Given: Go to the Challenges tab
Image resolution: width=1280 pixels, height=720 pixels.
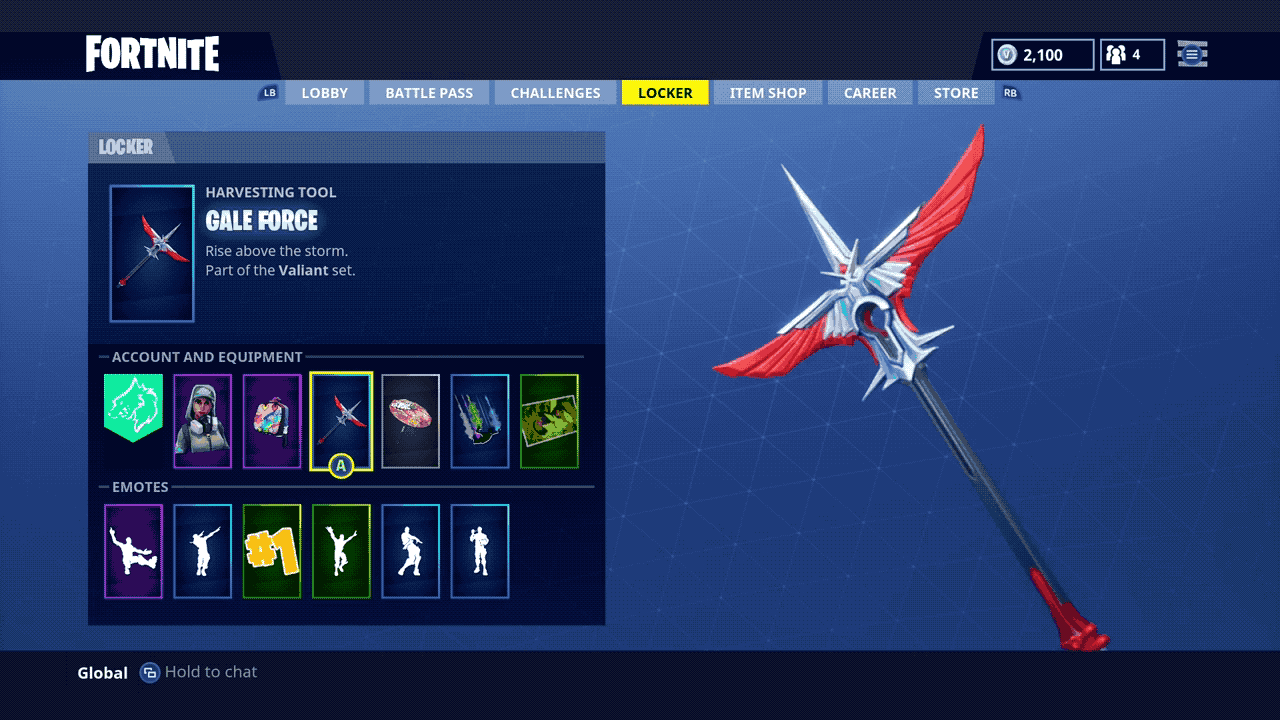Looking at the screenshot, I should (x=555, y=93).
